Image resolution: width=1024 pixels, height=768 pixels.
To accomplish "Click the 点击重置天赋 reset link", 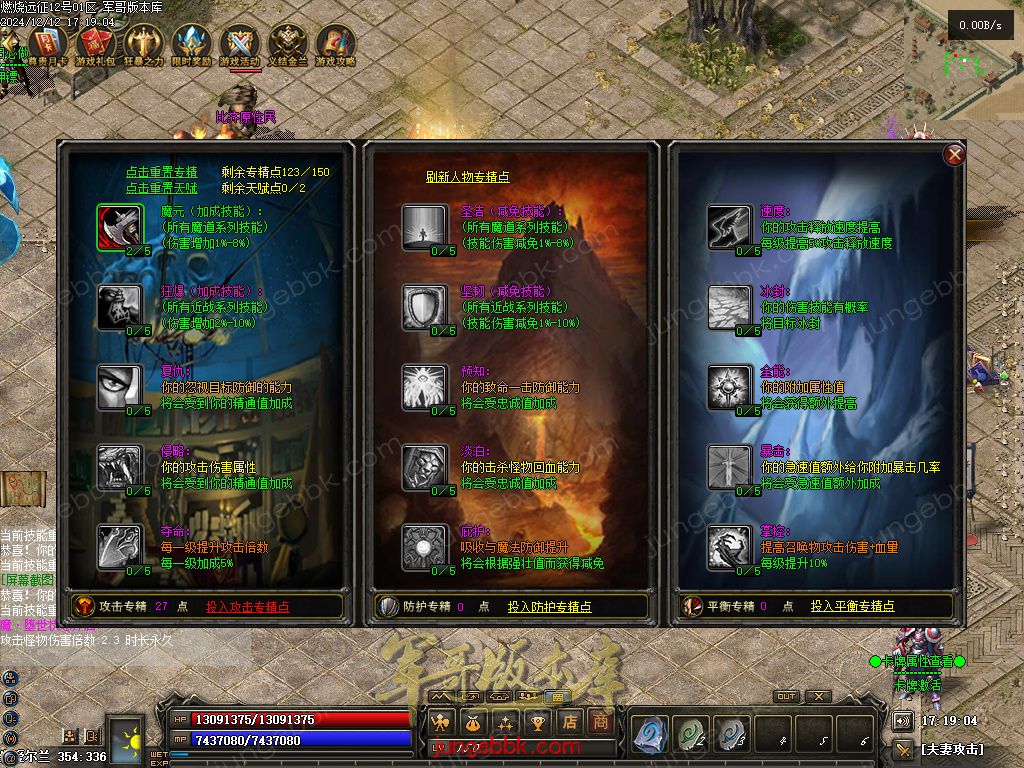I will click(x=161, y=187).
